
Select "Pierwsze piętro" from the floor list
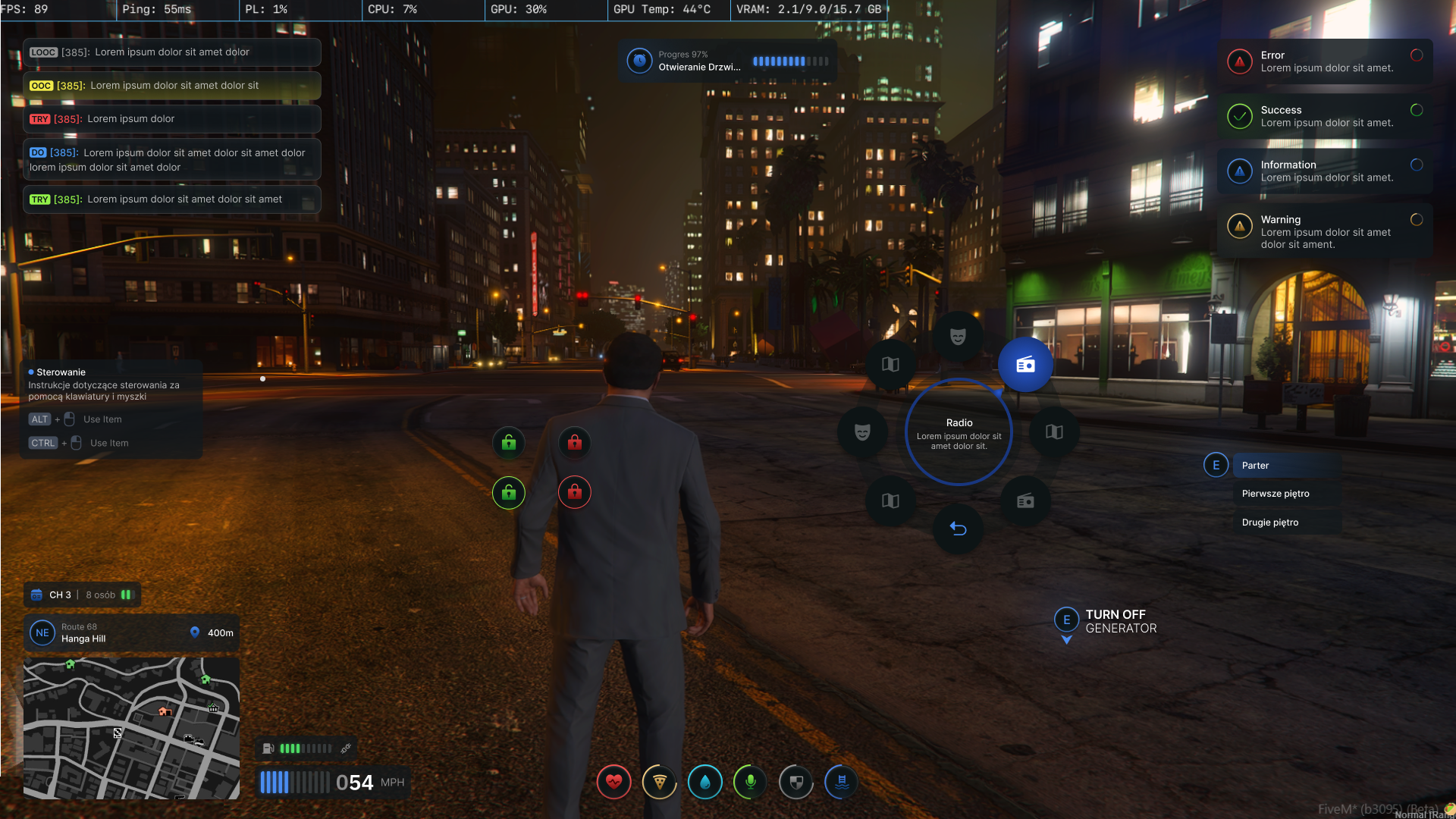(1275, 493)
